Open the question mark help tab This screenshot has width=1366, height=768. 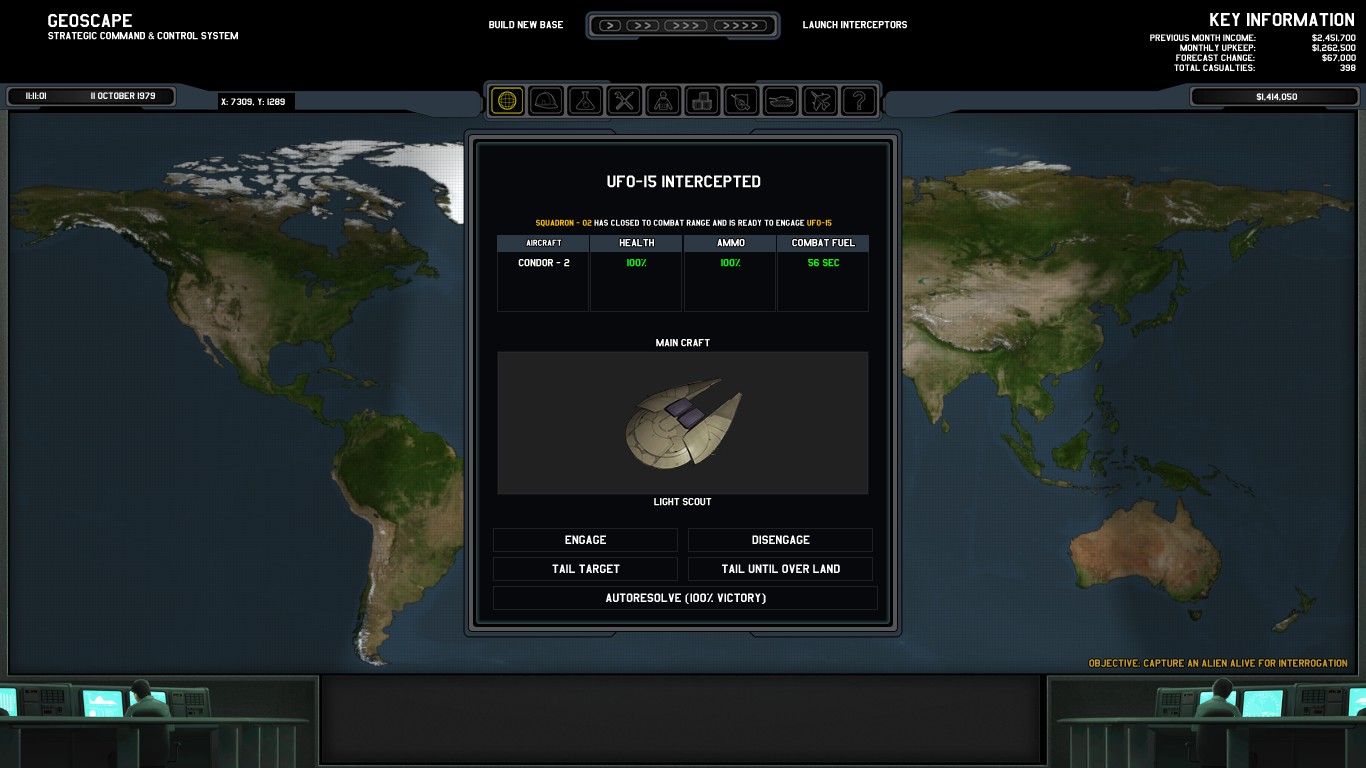tap(858, 100)
